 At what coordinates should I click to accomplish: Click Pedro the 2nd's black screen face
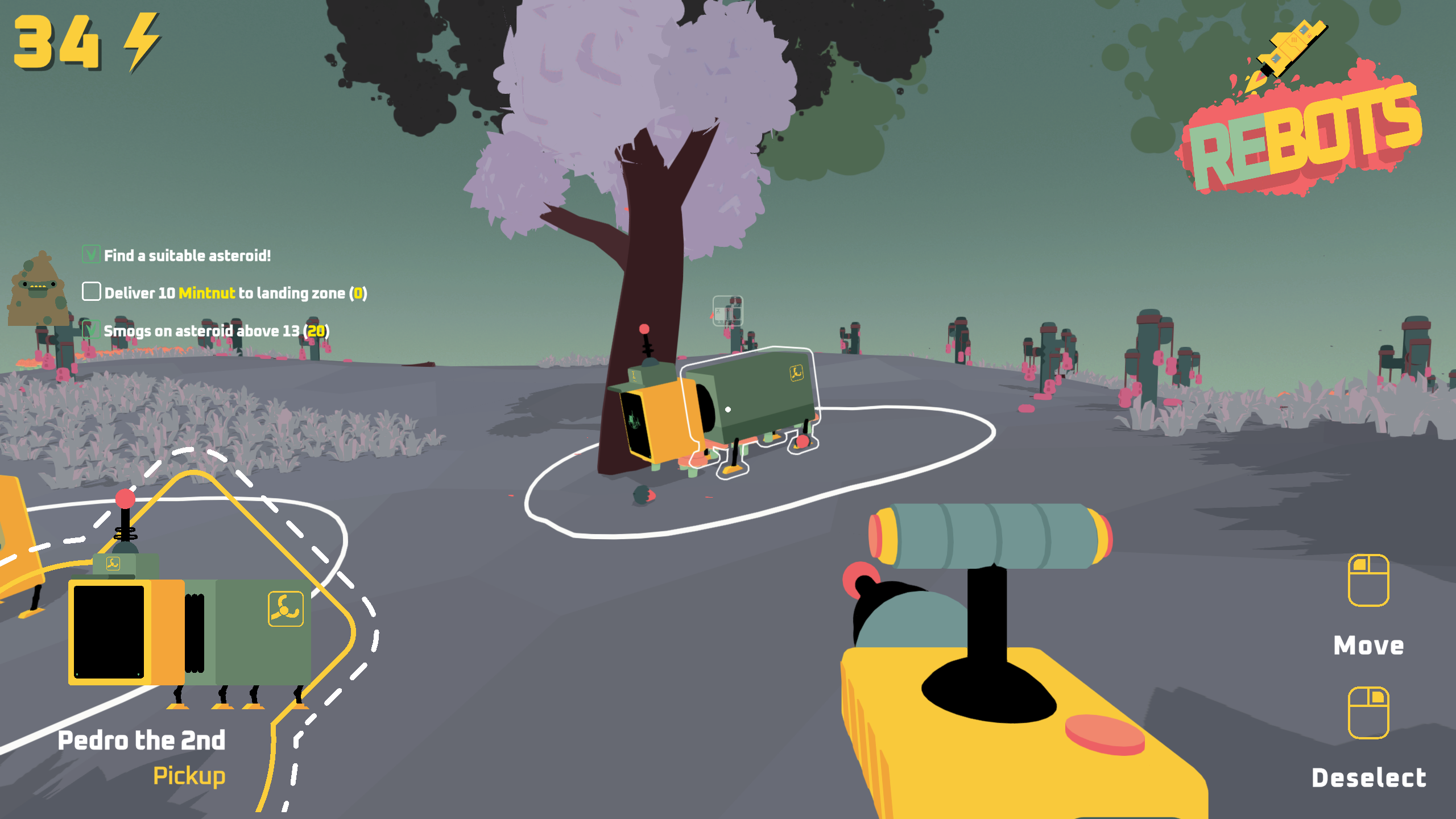[109, 633]
